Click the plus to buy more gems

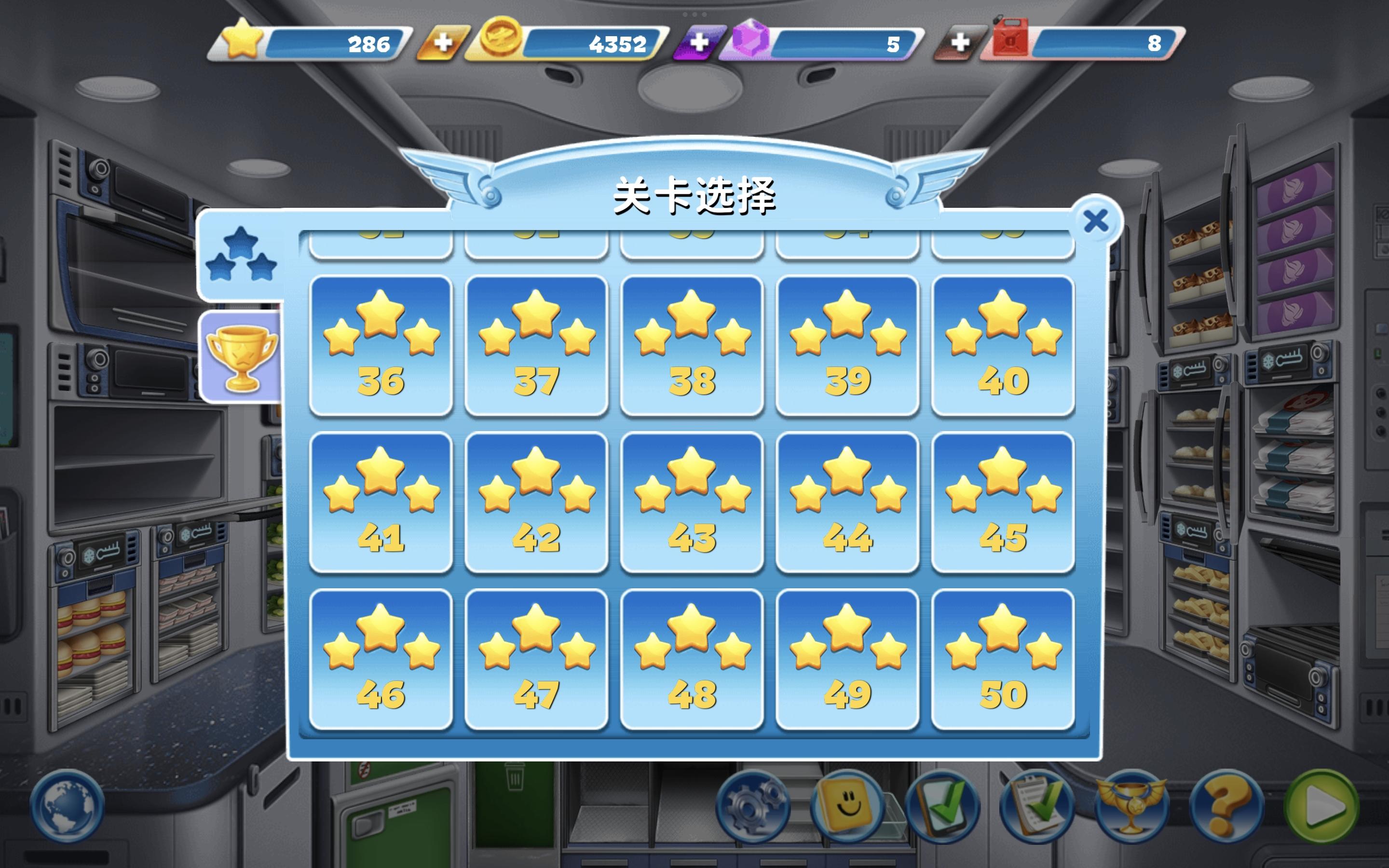click(699, 41)
